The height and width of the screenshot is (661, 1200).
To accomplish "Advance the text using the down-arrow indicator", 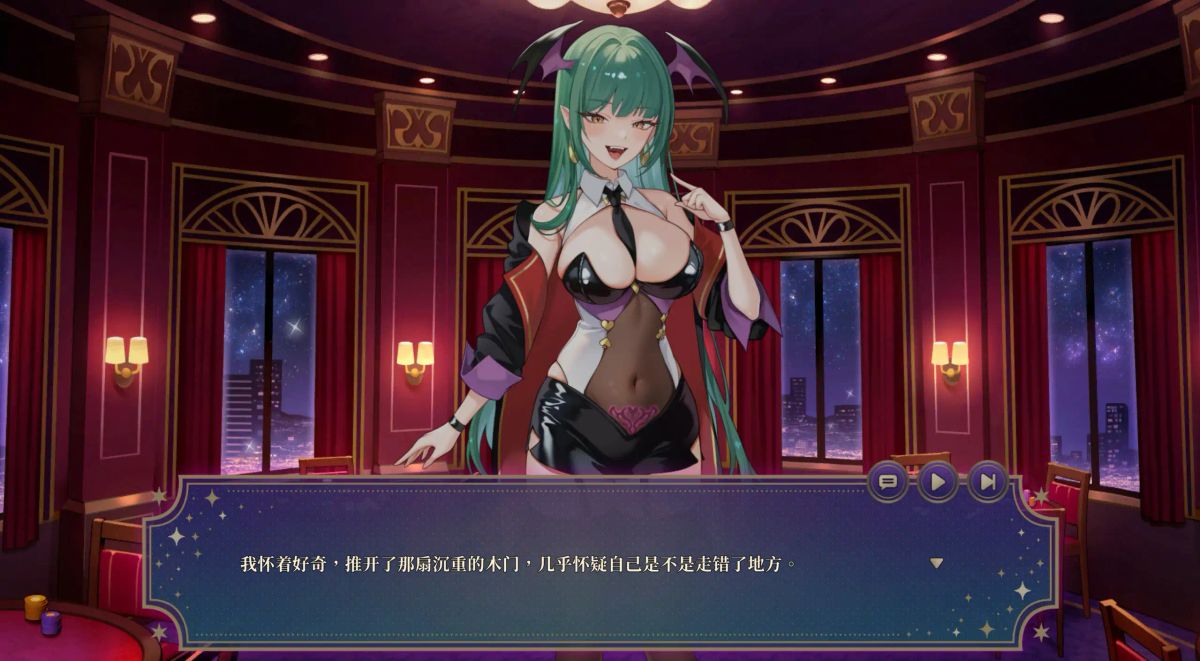I will click(x=936, y=563).
